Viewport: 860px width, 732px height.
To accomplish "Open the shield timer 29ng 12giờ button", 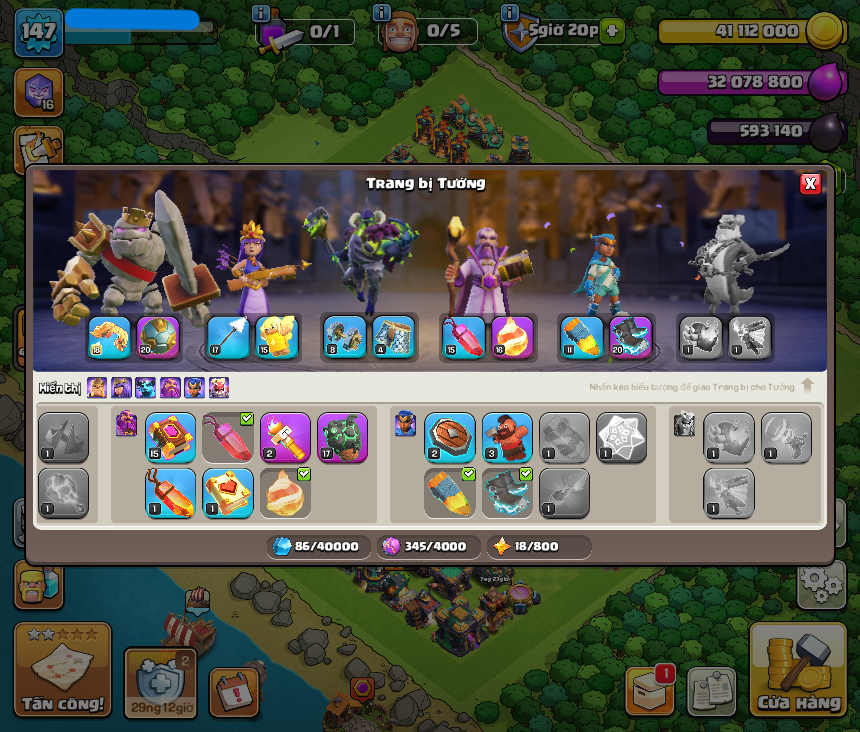I will point(160,684).
